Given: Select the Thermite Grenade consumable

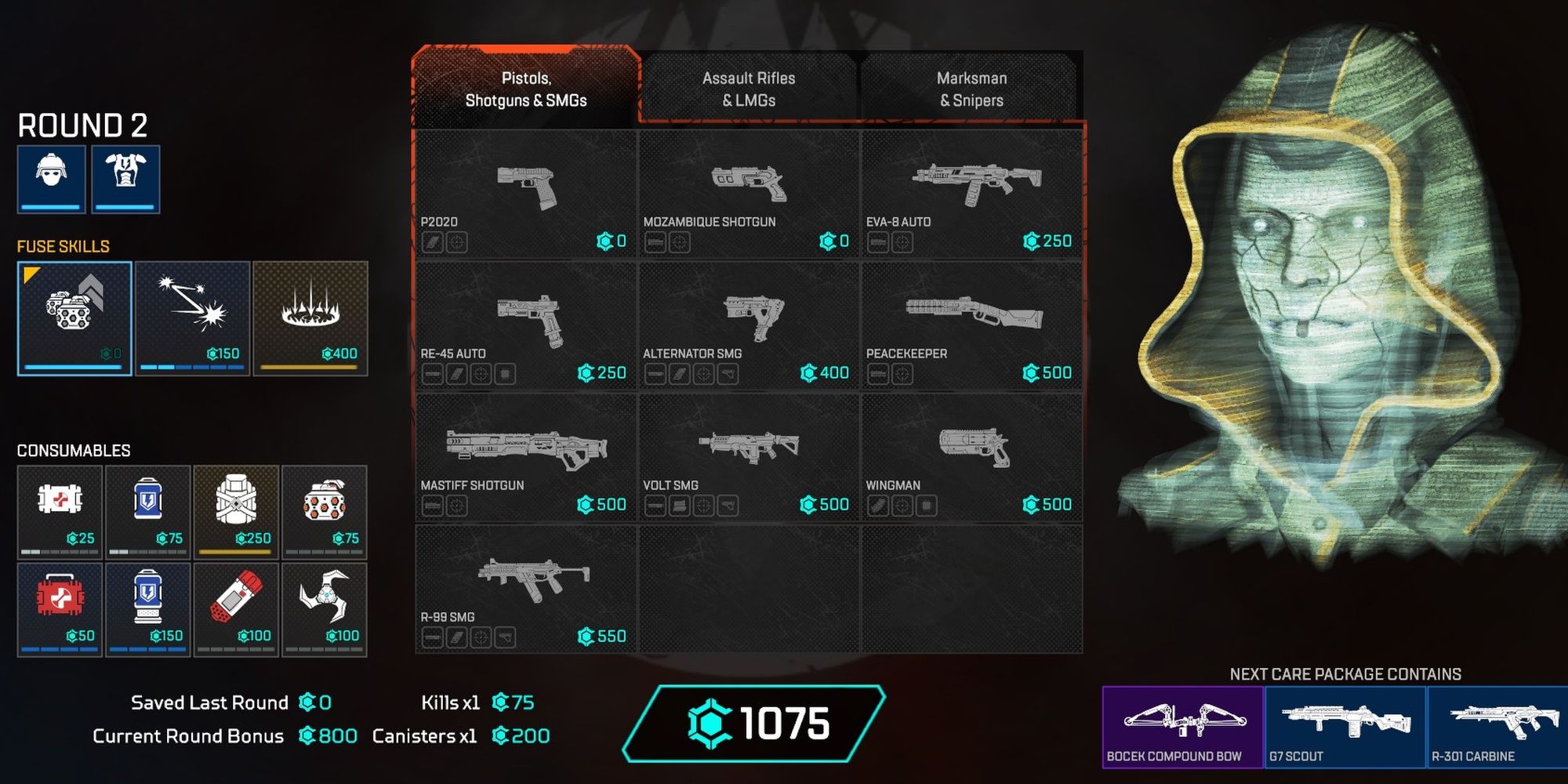Looking at the screenshot, I should [237, 608].
